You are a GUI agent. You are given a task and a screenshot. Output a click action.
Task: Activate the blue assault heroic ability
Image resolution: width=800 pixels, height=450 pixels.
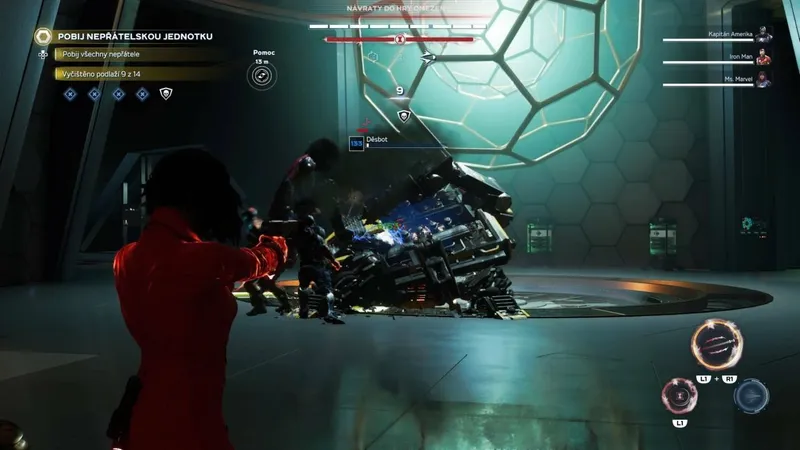click(751, 396)
